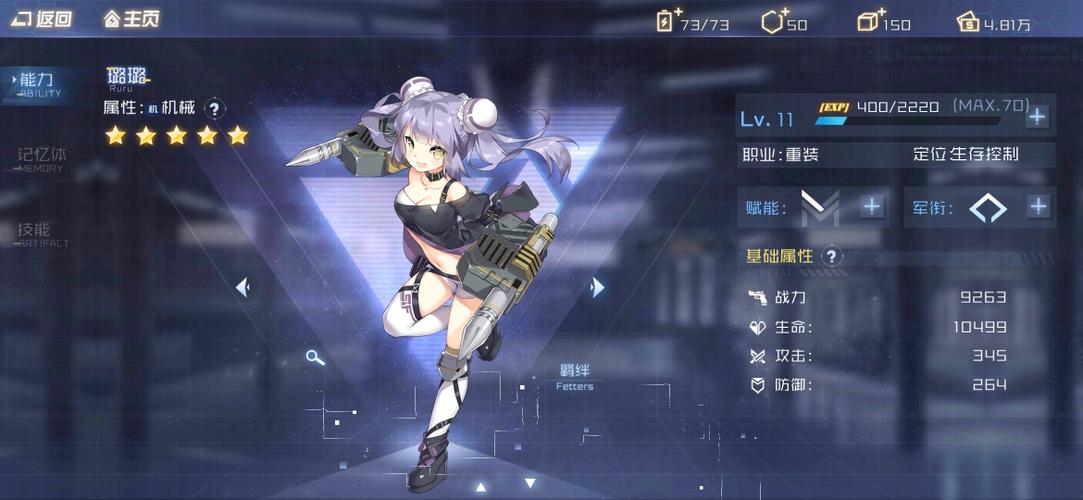Screen dimensions: 1083x500
Task: Select the 技能 Artifact tab
Action: click(x=40, y=232)
